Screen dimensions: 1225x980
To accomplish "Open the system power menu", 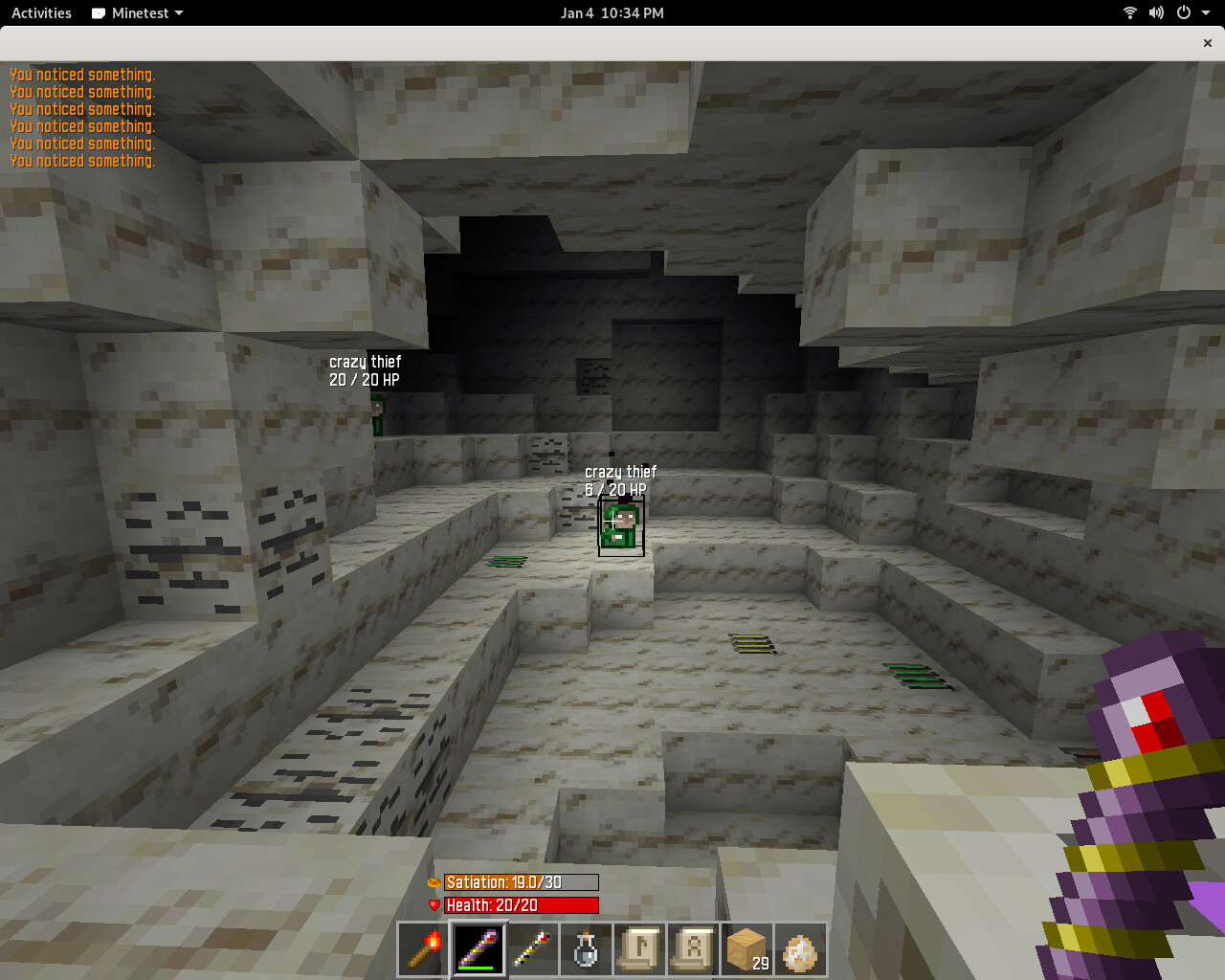I will point(1190,13).
